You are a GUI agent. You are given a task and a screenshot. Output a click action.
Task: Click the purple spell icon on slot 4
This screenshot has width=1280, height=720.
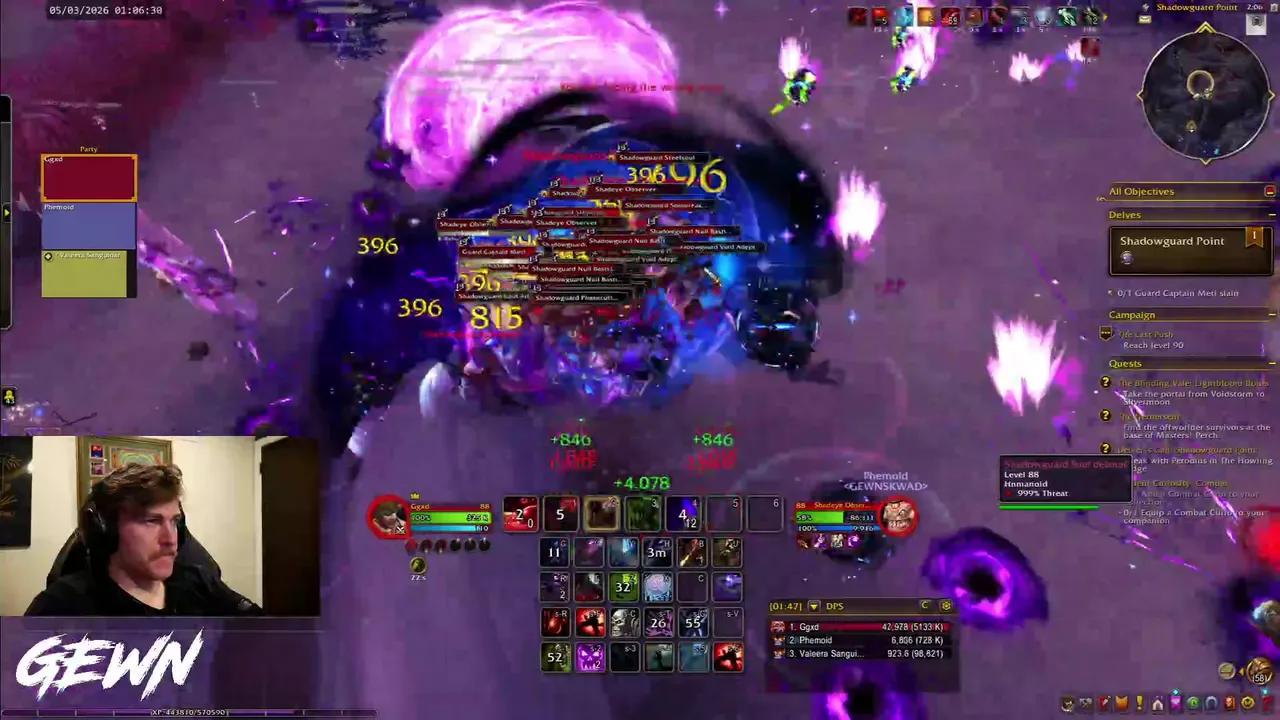click(683, 514)
